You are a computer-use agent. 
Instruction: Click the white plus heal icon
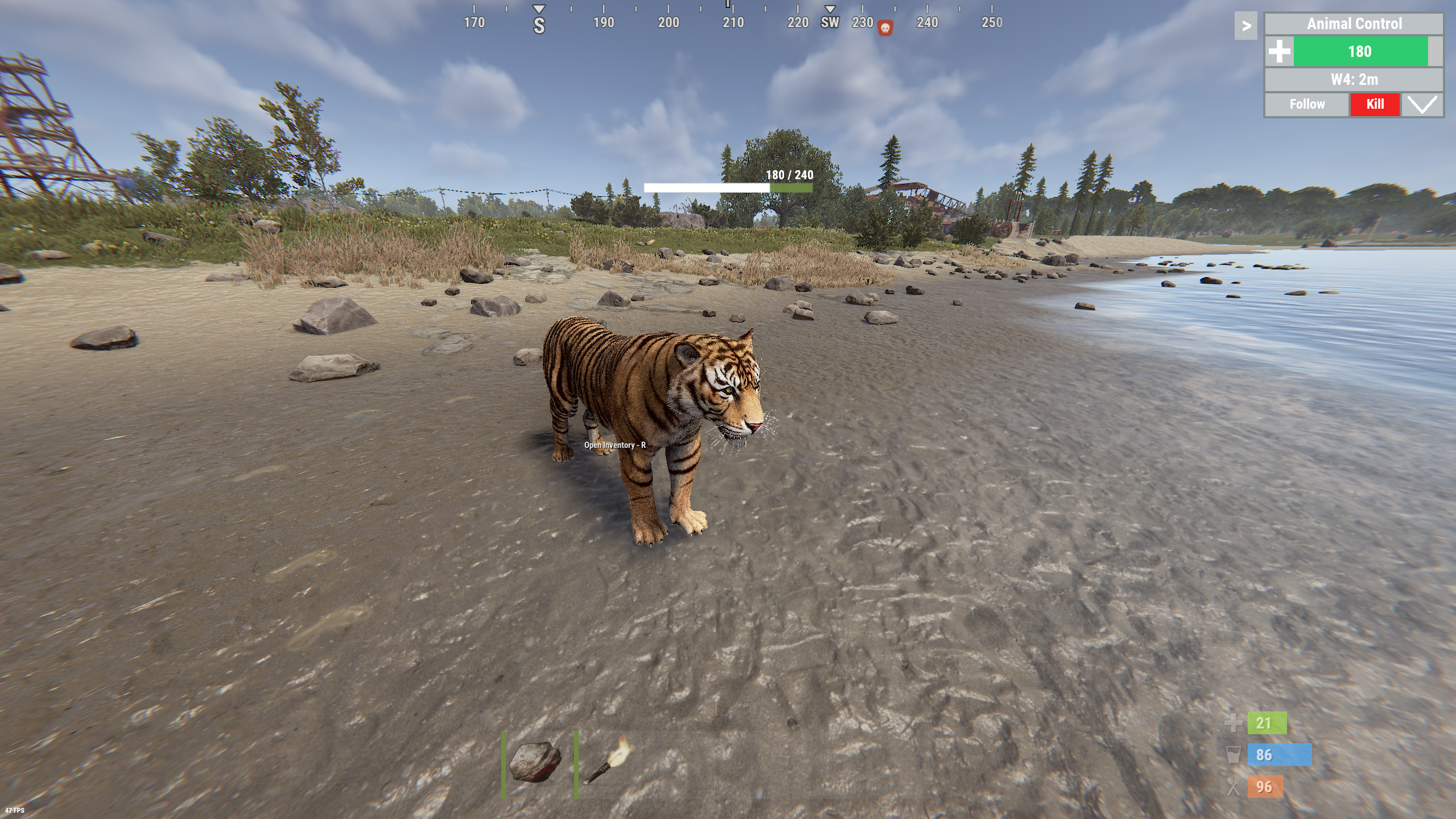click(x=1280, y=52)
